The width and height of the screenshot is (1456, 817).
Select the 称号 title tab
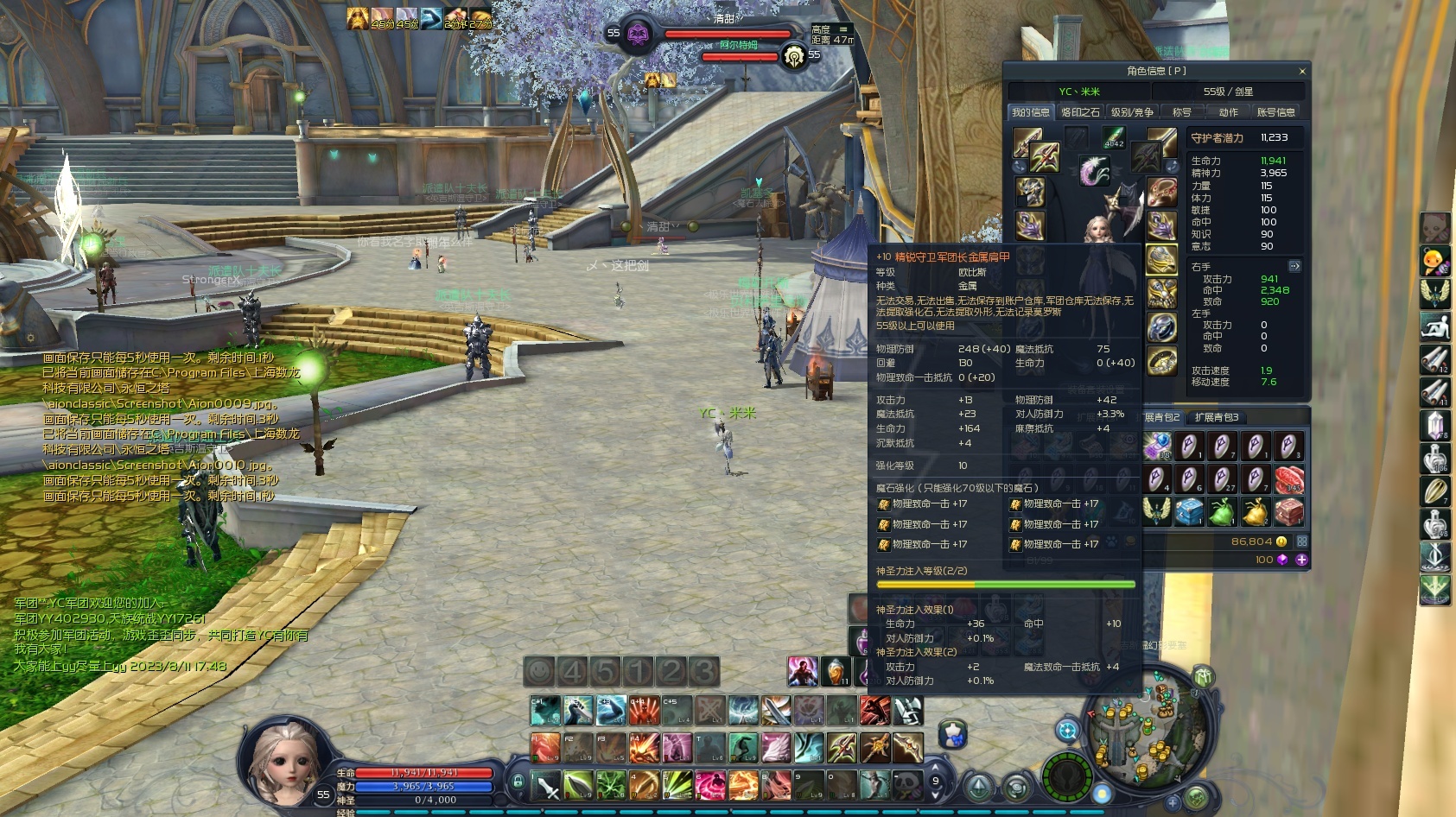[1181, 112]
